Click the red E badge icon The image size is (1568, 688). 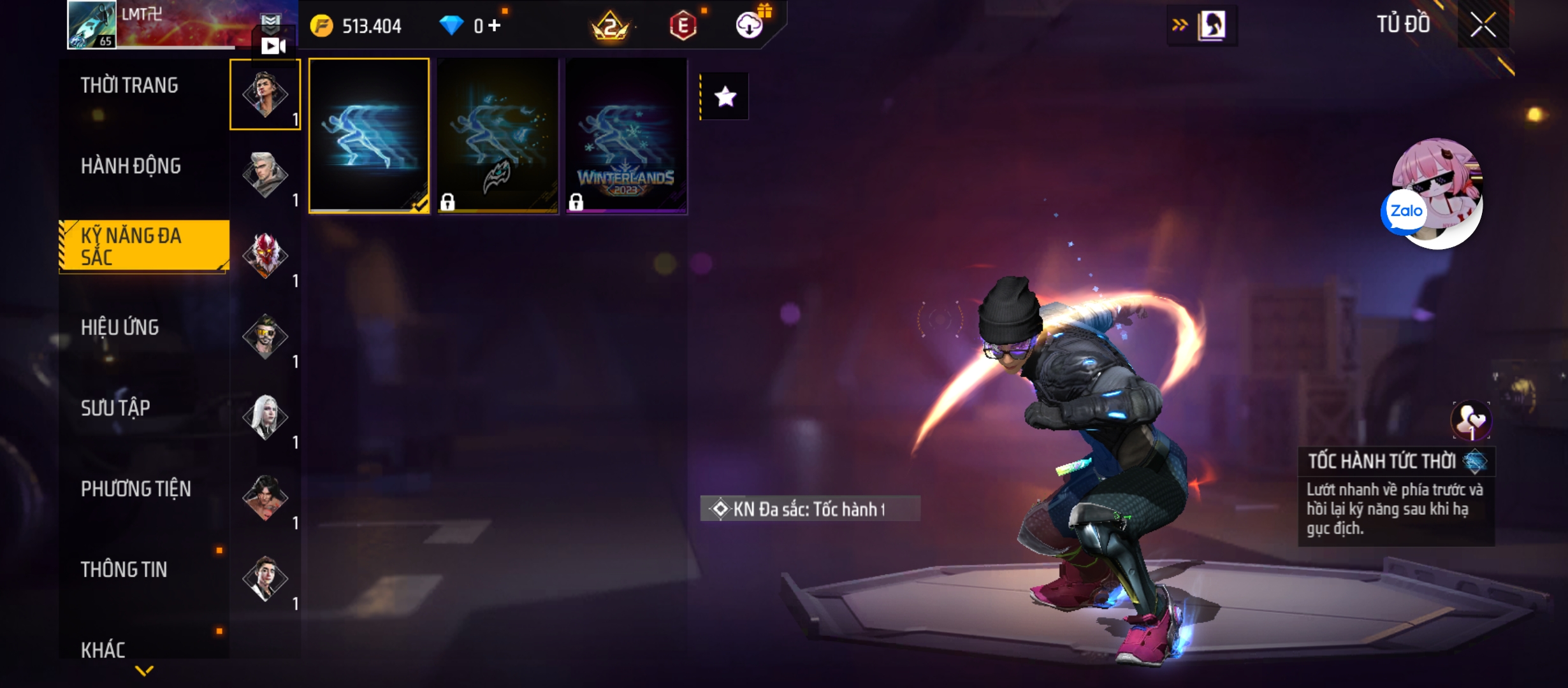pyautogui.click(x=683, y=26)
